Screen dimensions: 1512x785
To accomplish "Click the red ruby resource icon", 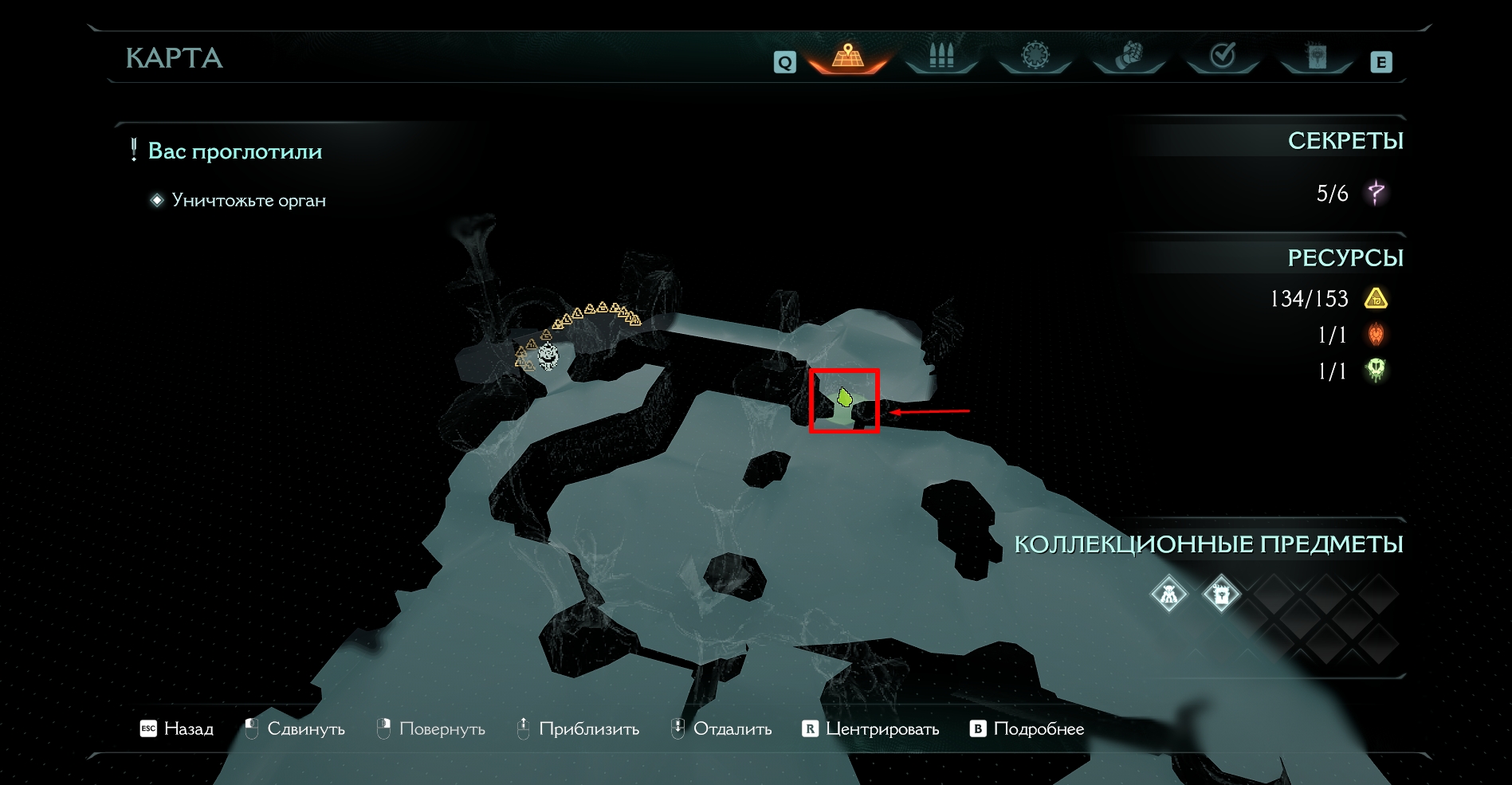I will pyautogui.click(x=1377, y=335).
